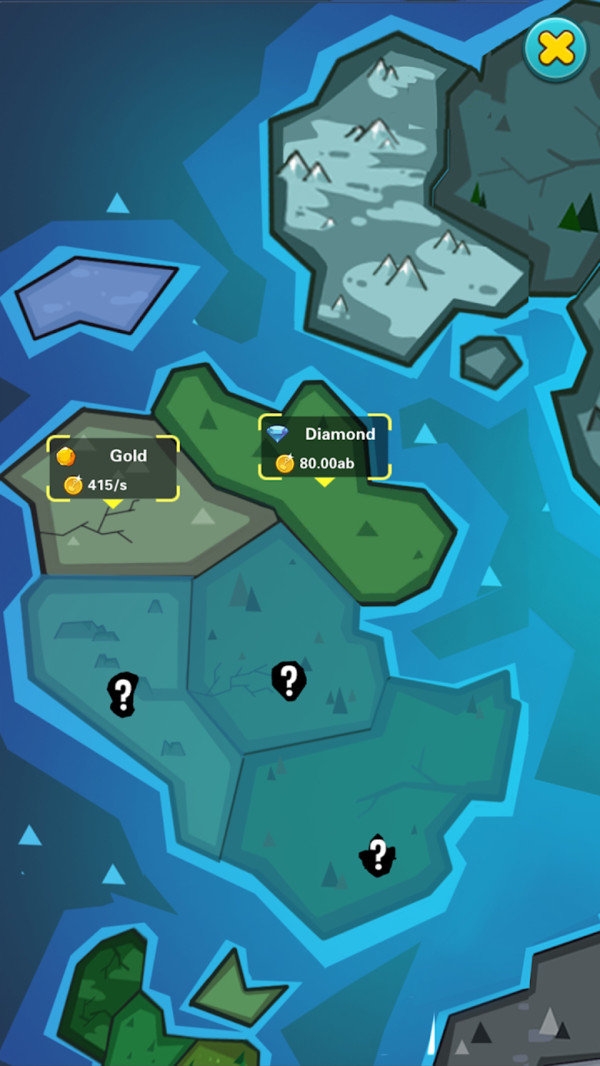Choose the Diamond mine marker costing 80.00ab
Image resolution: width=600 pixels, height=1066 pixels.
tap(324, 447)
